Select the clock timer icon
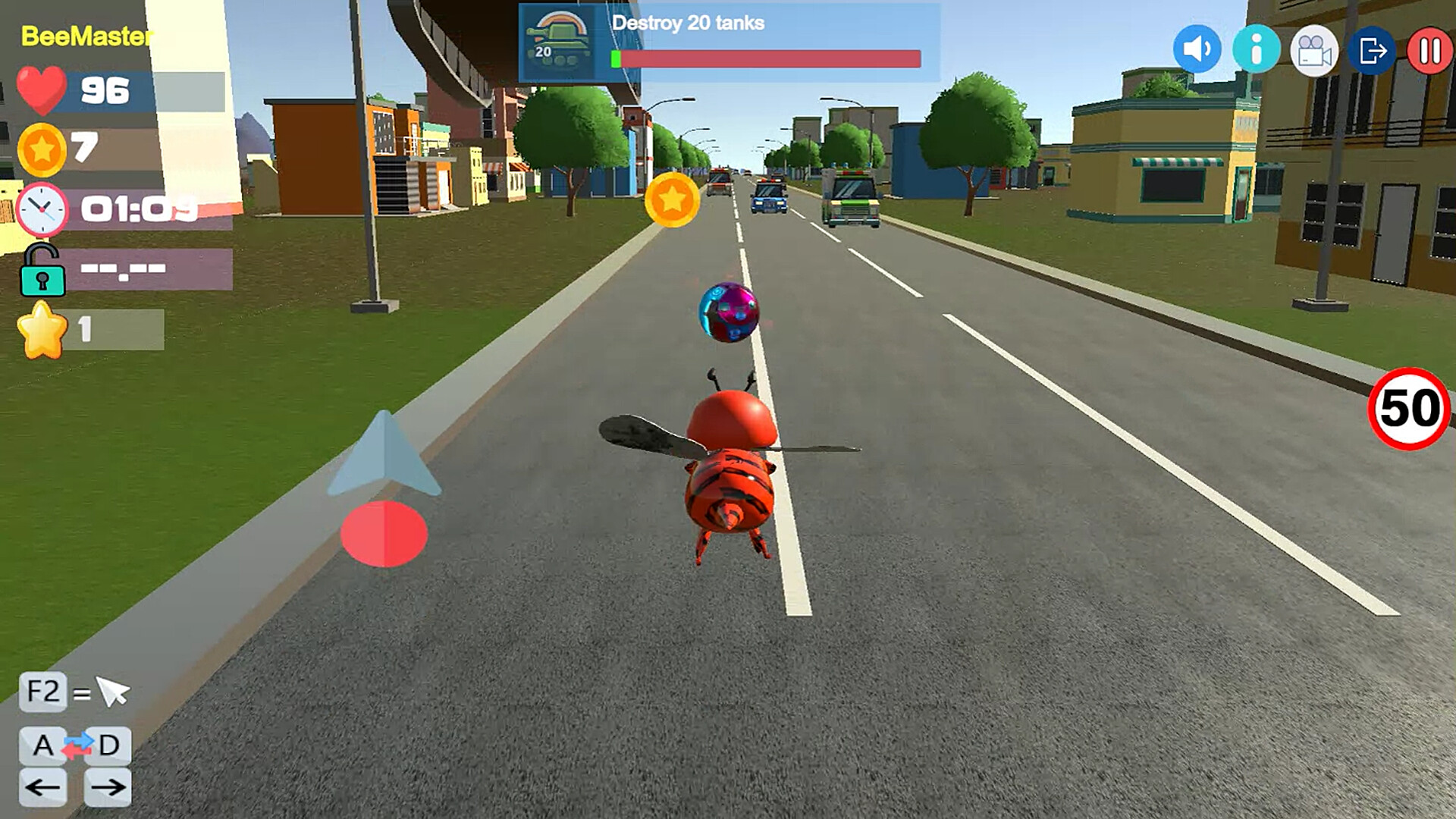 tap(42, 210)
